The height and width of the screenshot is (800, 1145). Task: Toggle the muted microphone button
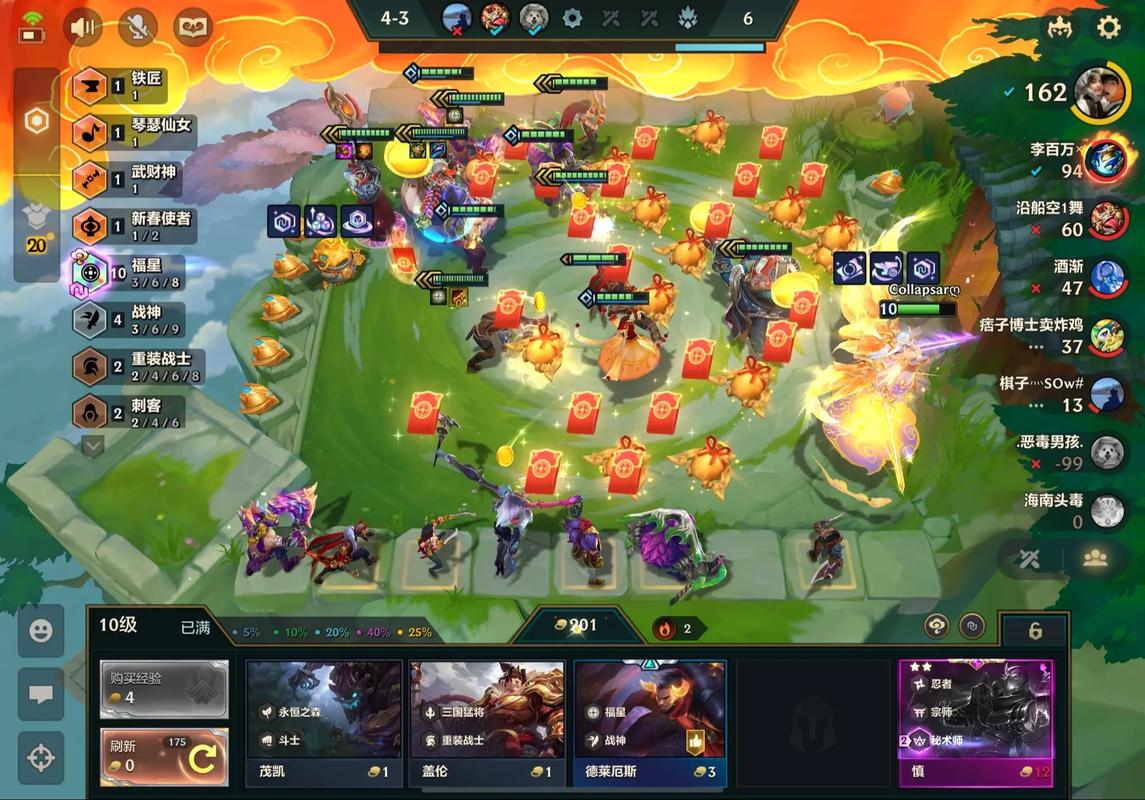click(138, 27)
